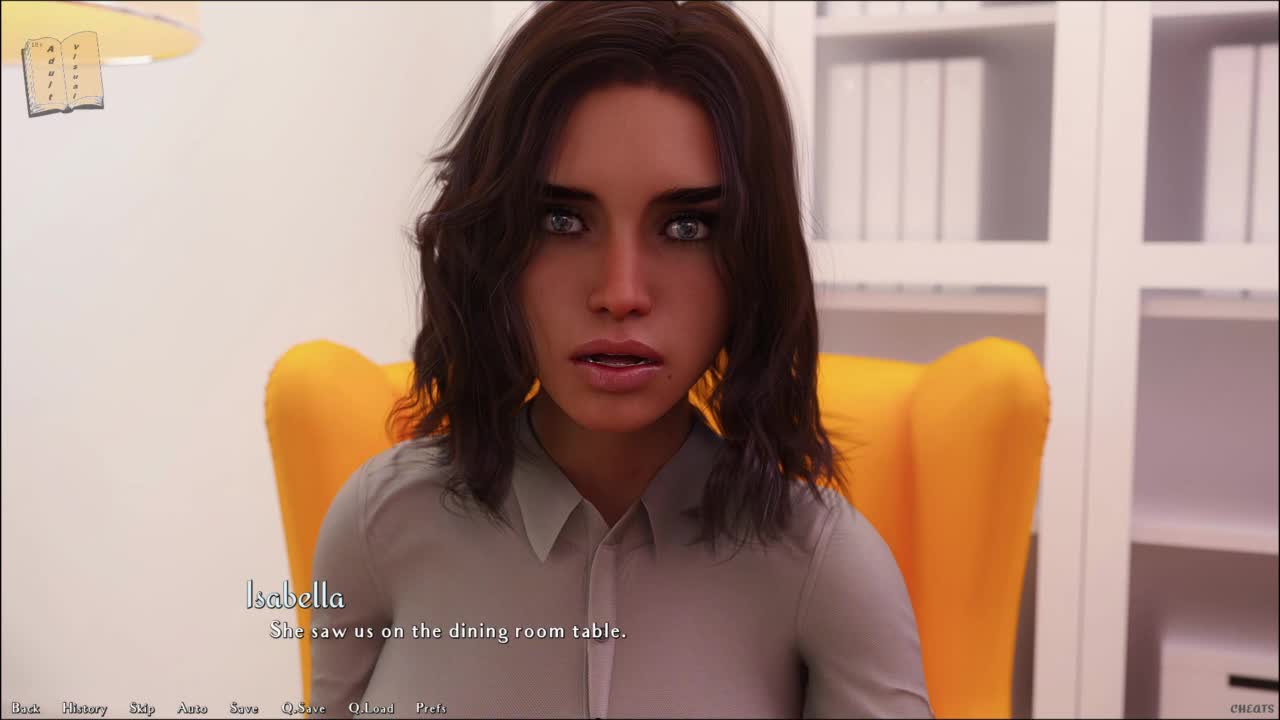Image resolution: width=1280 pixels, height=720 pixels.
Task: Open the Save game screen
Action: pyautogui.click(x=244, y=708)
